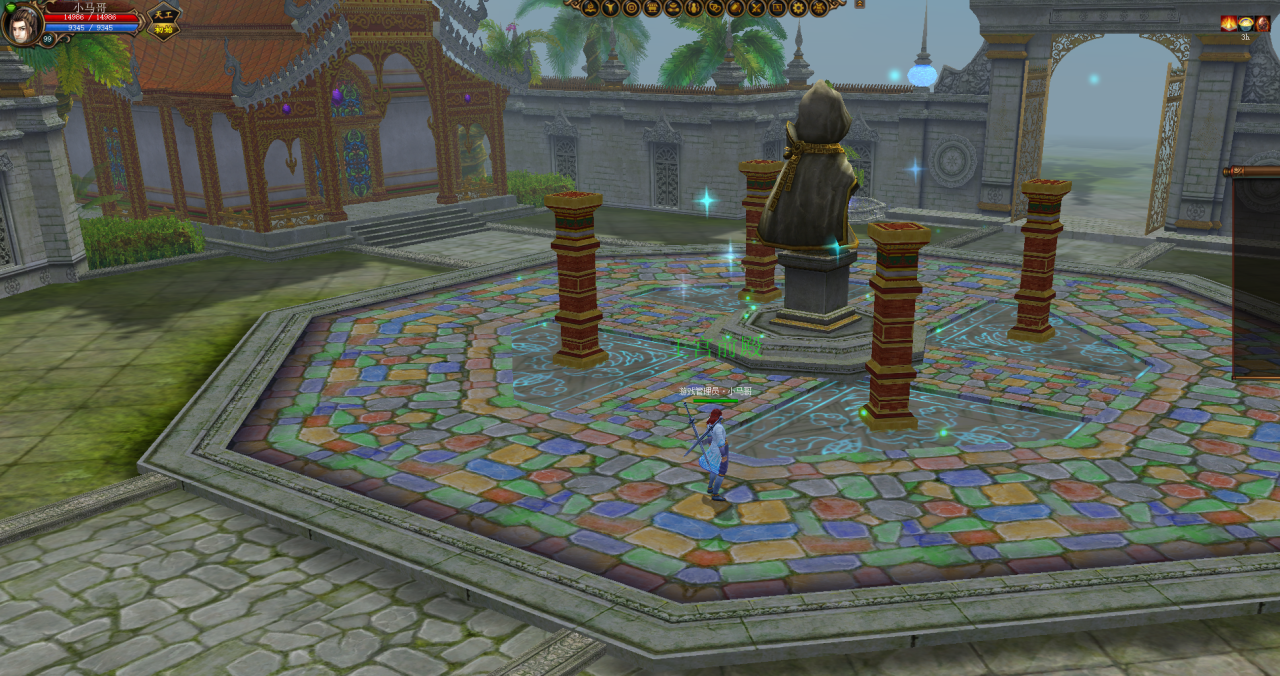Select the crossed swords icon
Screen dimensions: 1280x676
tap(756, 8)
